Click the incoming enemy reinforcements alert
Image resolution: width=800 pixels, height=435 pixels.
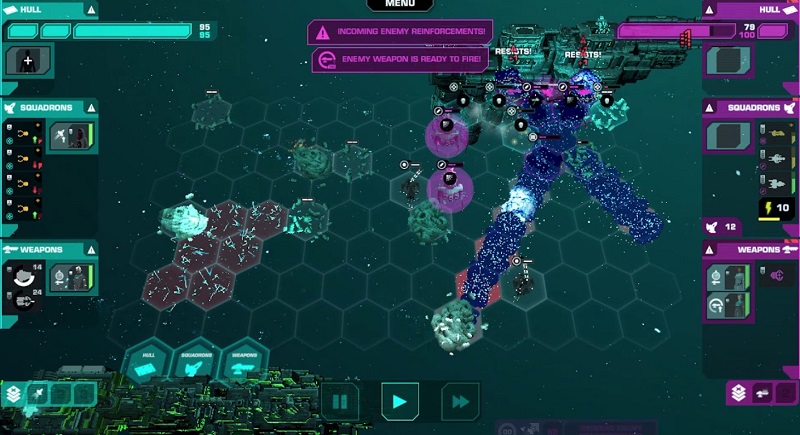pyautogui.click(x=400, y=32)
